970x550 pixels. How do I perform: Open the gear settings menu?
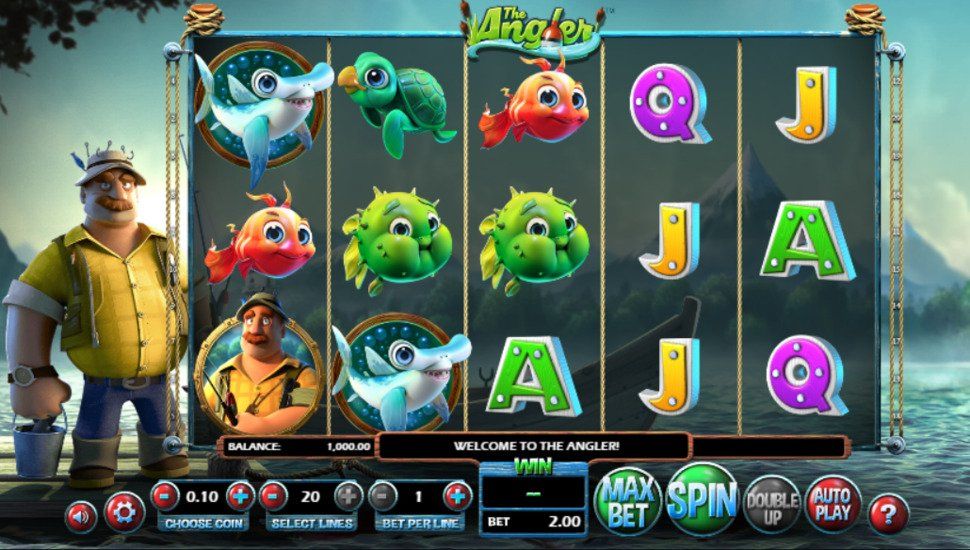pyautogui.click(x=124, y=513)
